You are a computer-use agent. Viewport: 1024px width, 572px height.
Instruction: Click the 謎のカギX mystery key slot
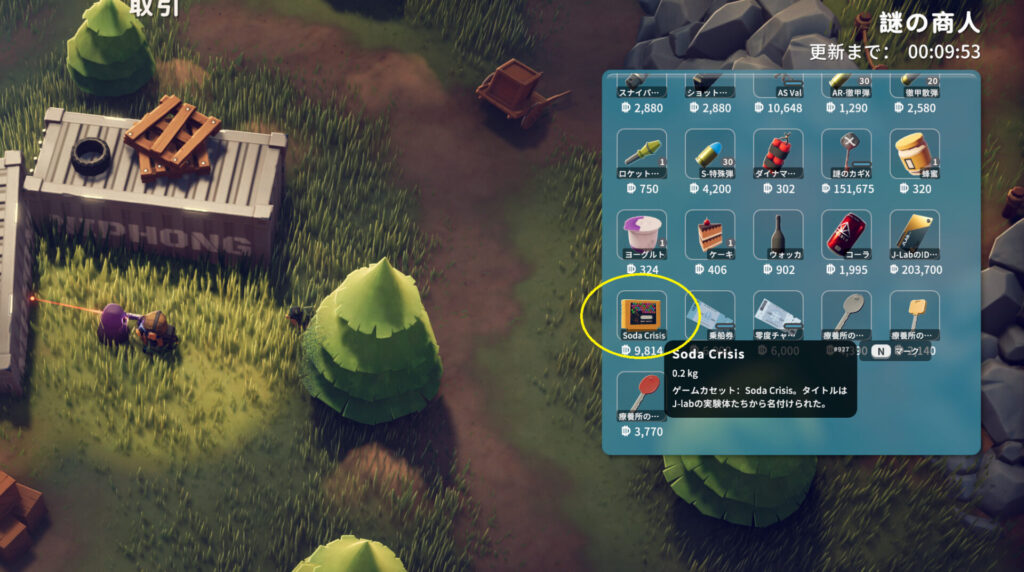point(846,153)
